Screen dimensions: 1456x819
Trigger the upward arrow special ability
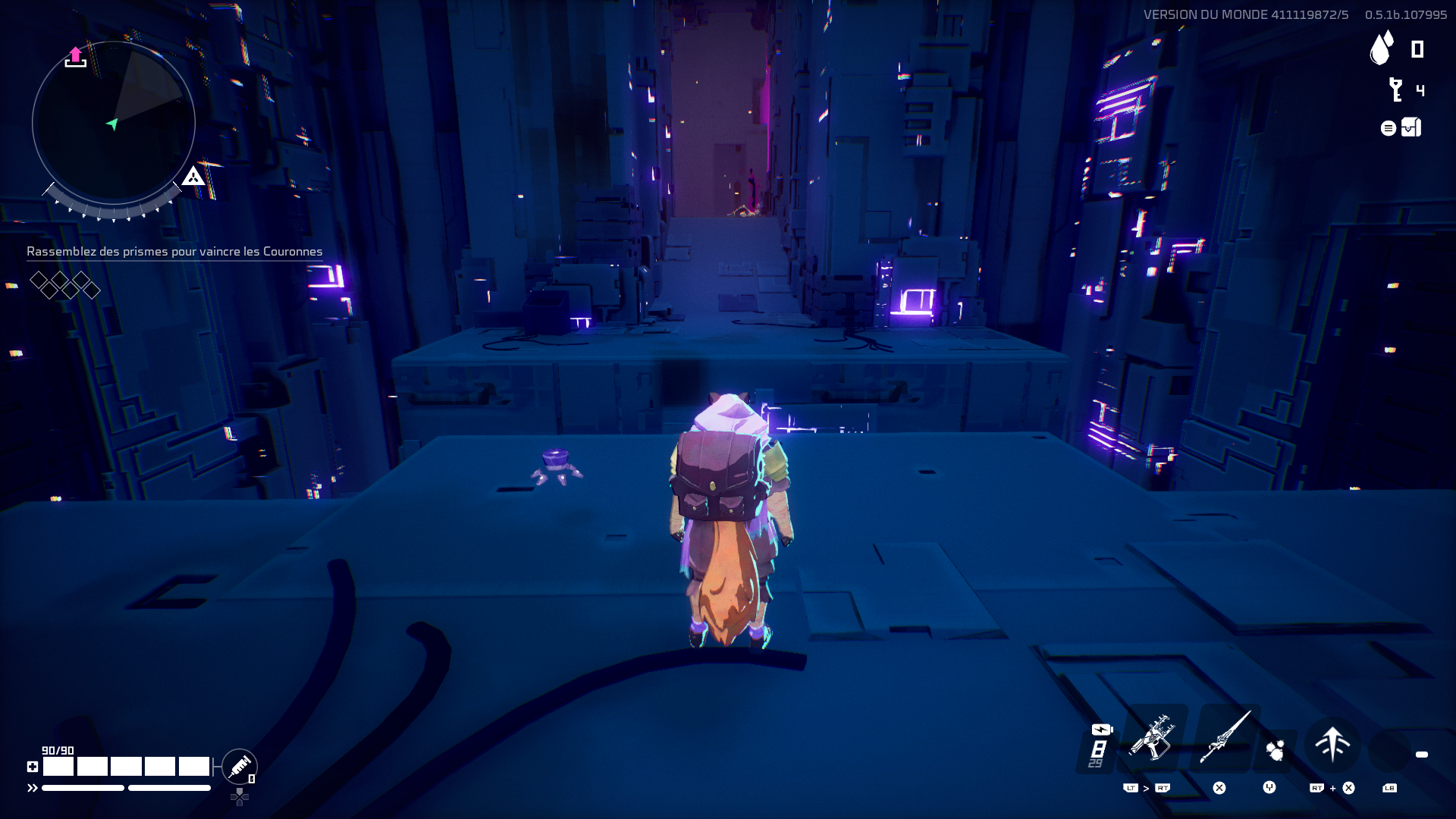click(1332, 744)
